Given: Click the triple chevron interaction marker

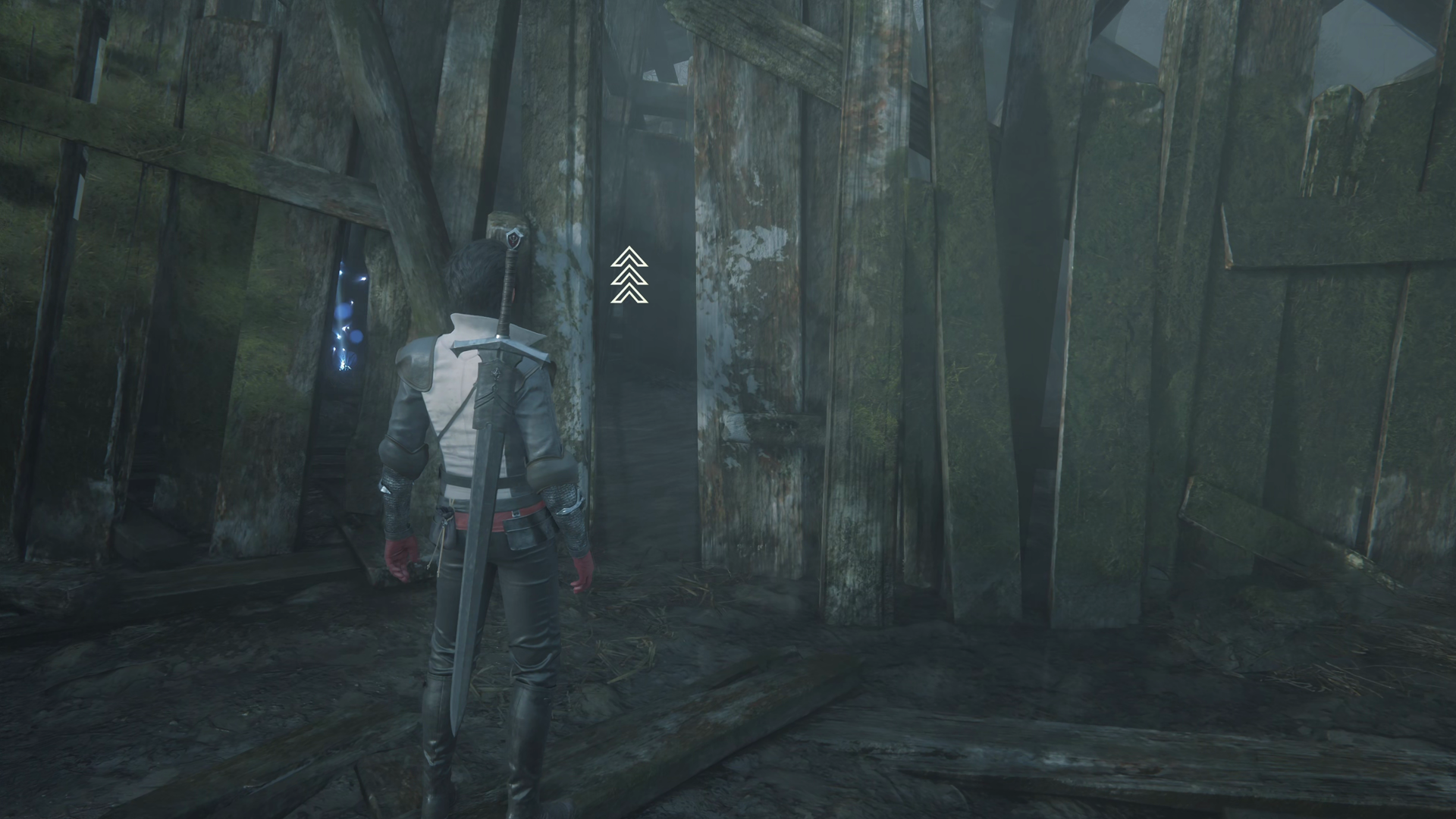Looking at the screenshot, I should coord(629,275).
